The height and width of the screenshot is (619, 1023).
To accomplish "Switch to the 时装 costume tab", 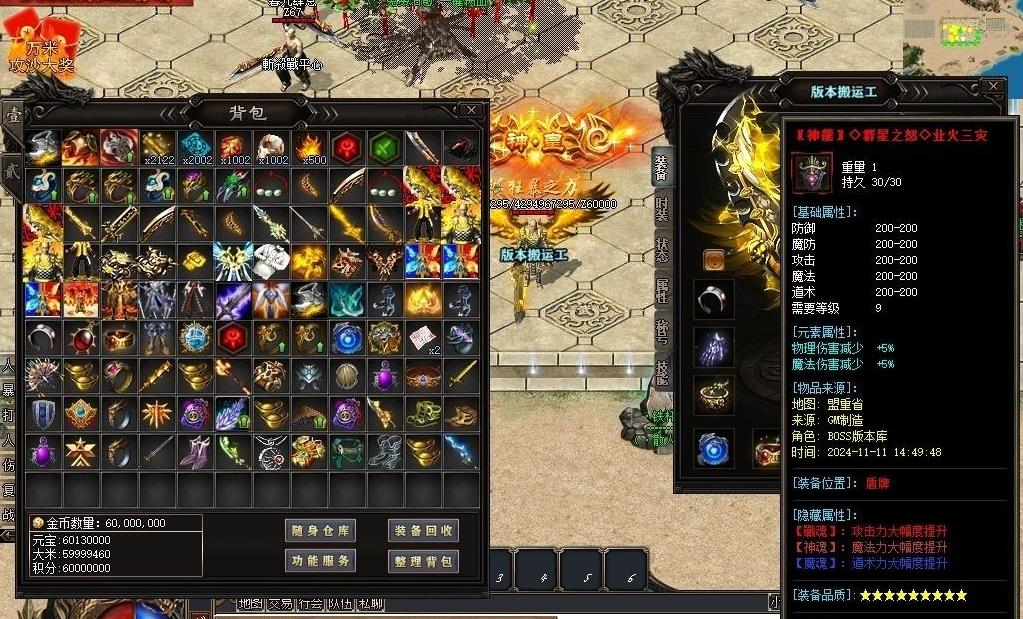I will (661, 208).
